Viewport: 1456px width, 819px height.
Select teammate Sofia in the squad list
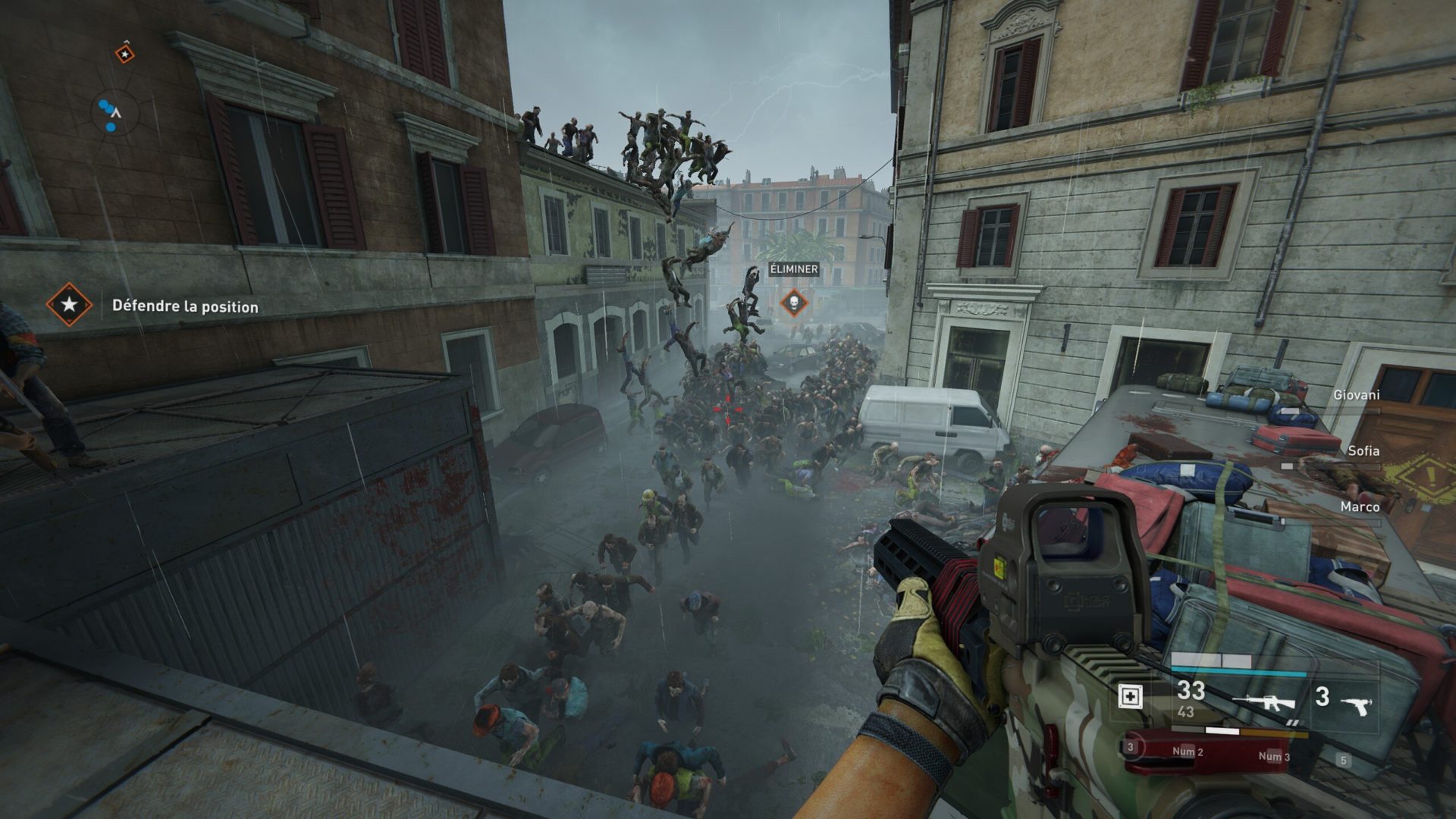coord(1363,451)
